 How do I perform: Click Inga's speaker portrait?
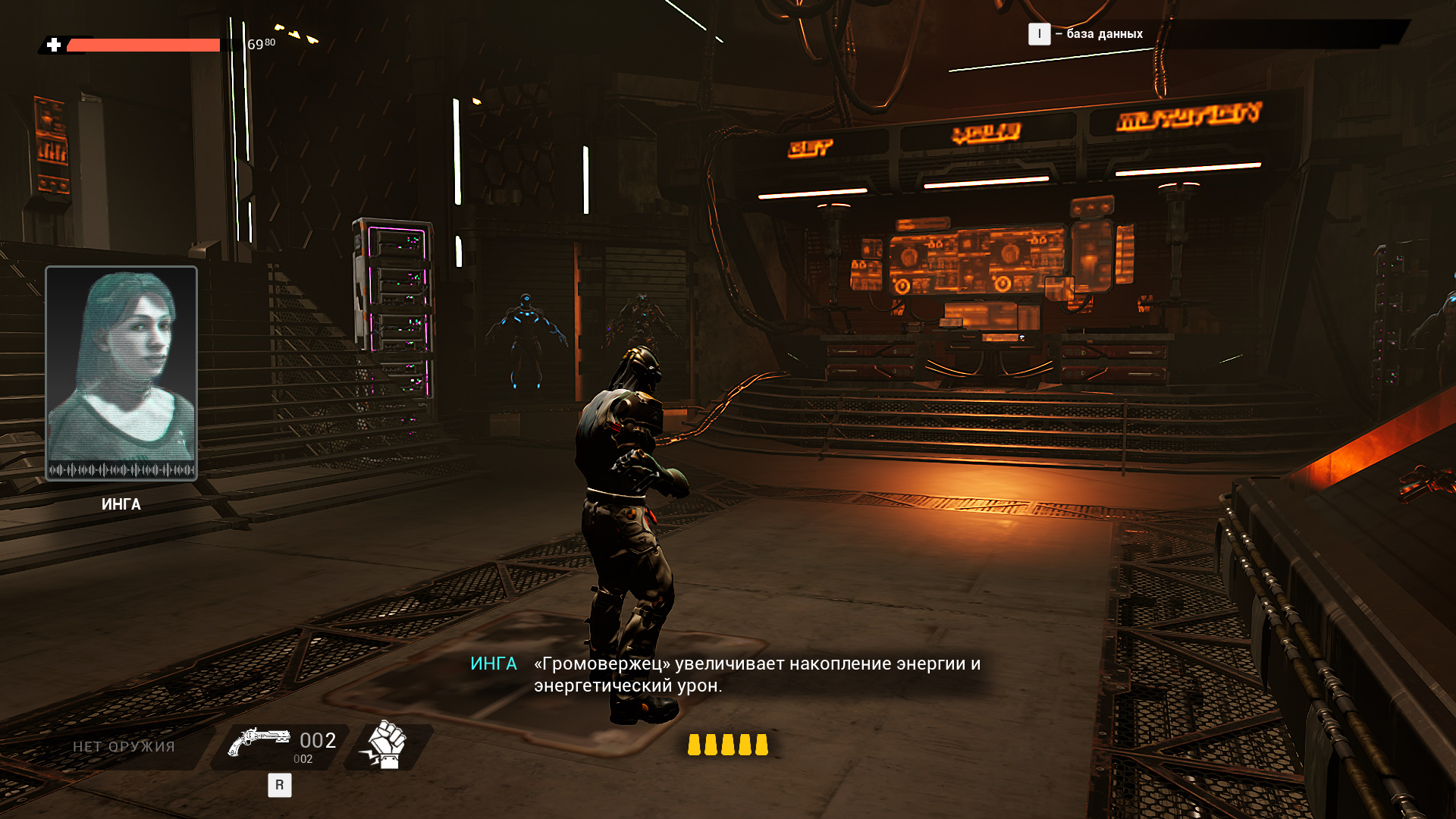tap(121, 372)
